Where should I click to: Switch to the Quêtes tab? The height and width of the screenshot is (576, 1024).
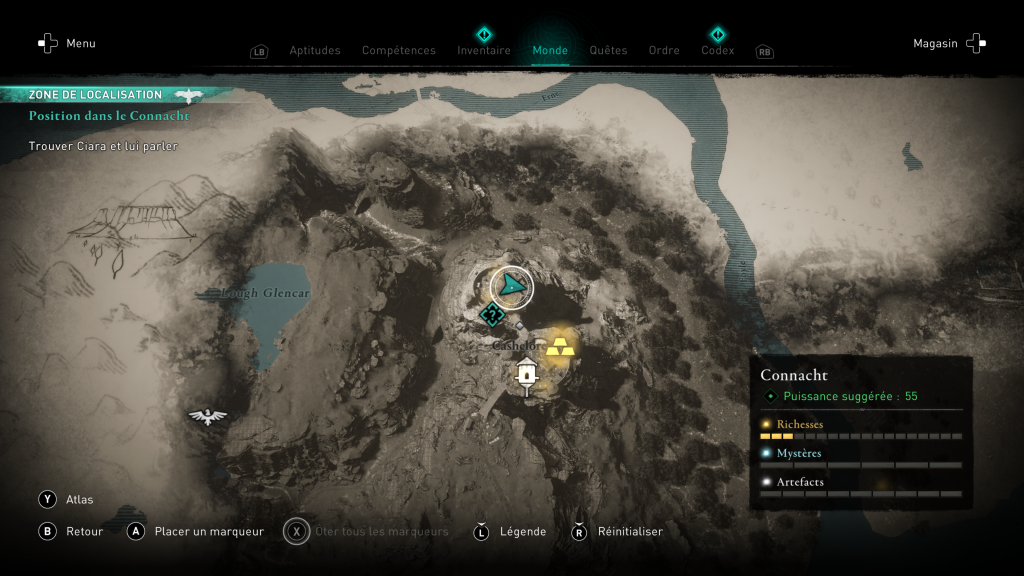click(x=608, y=51)
